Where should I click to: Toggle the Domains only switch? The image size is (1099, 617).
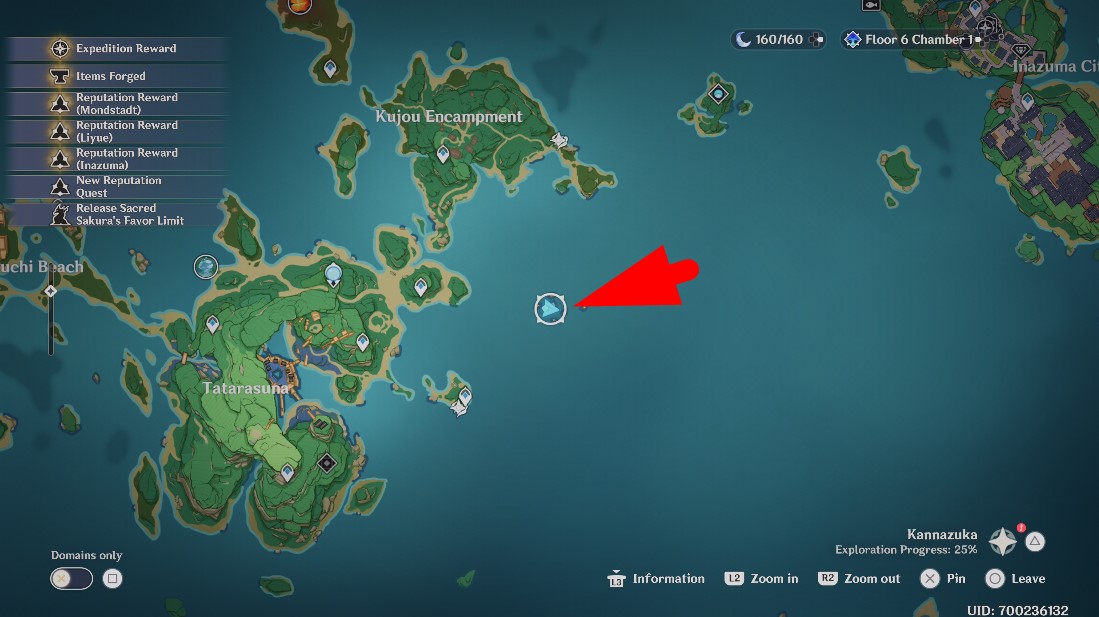click(72, 578)
